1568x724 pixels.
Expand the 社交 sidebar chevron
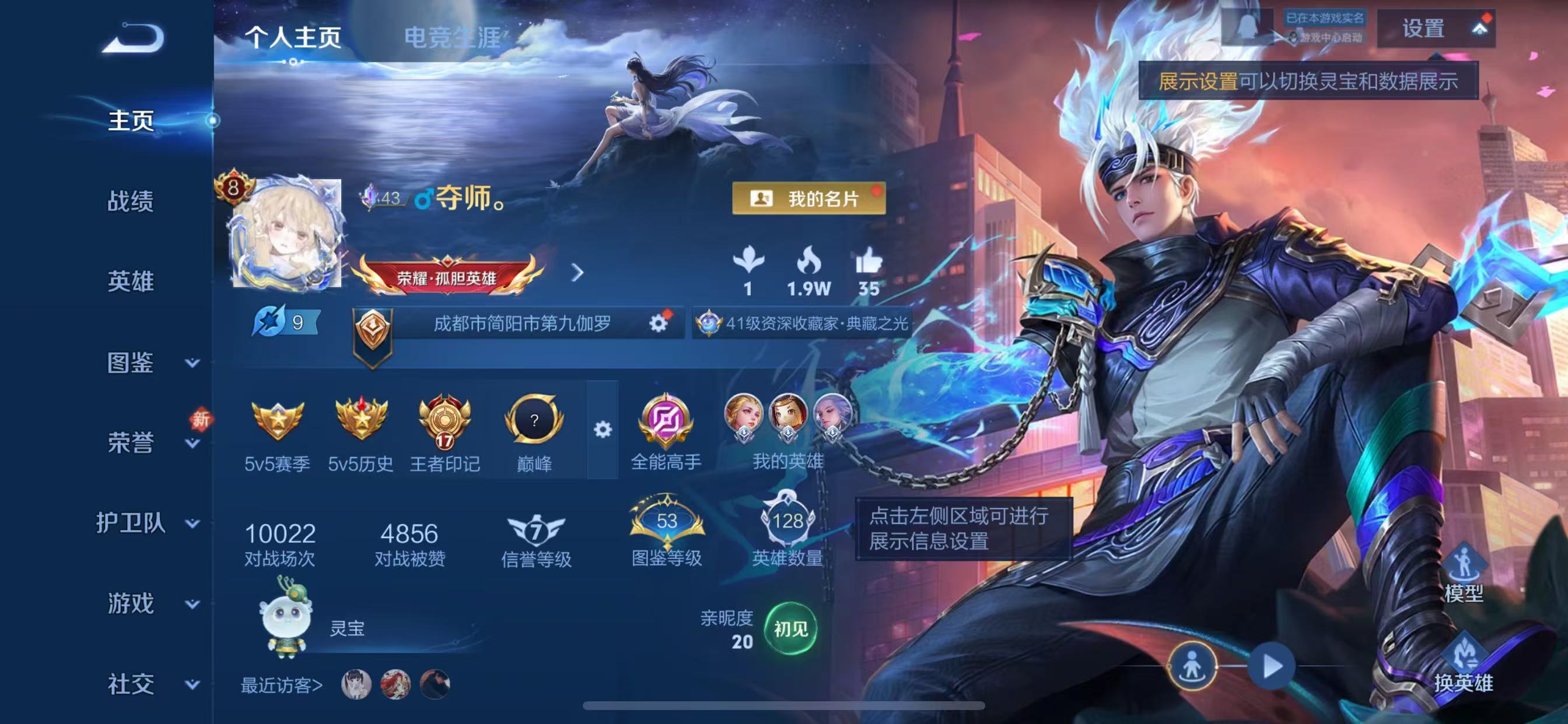pyautogui.click(x=192, y=684)
